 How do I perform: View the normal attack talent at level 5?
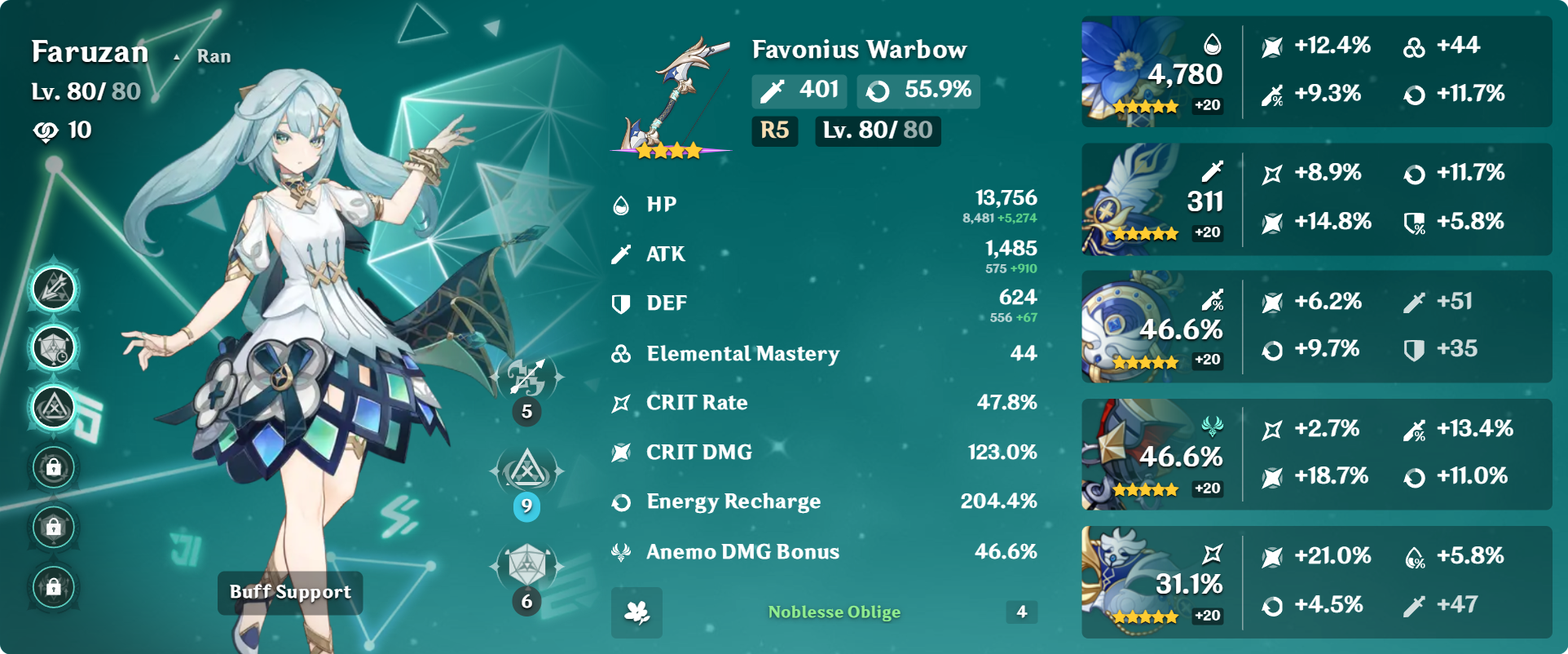(x=526, y=378)
